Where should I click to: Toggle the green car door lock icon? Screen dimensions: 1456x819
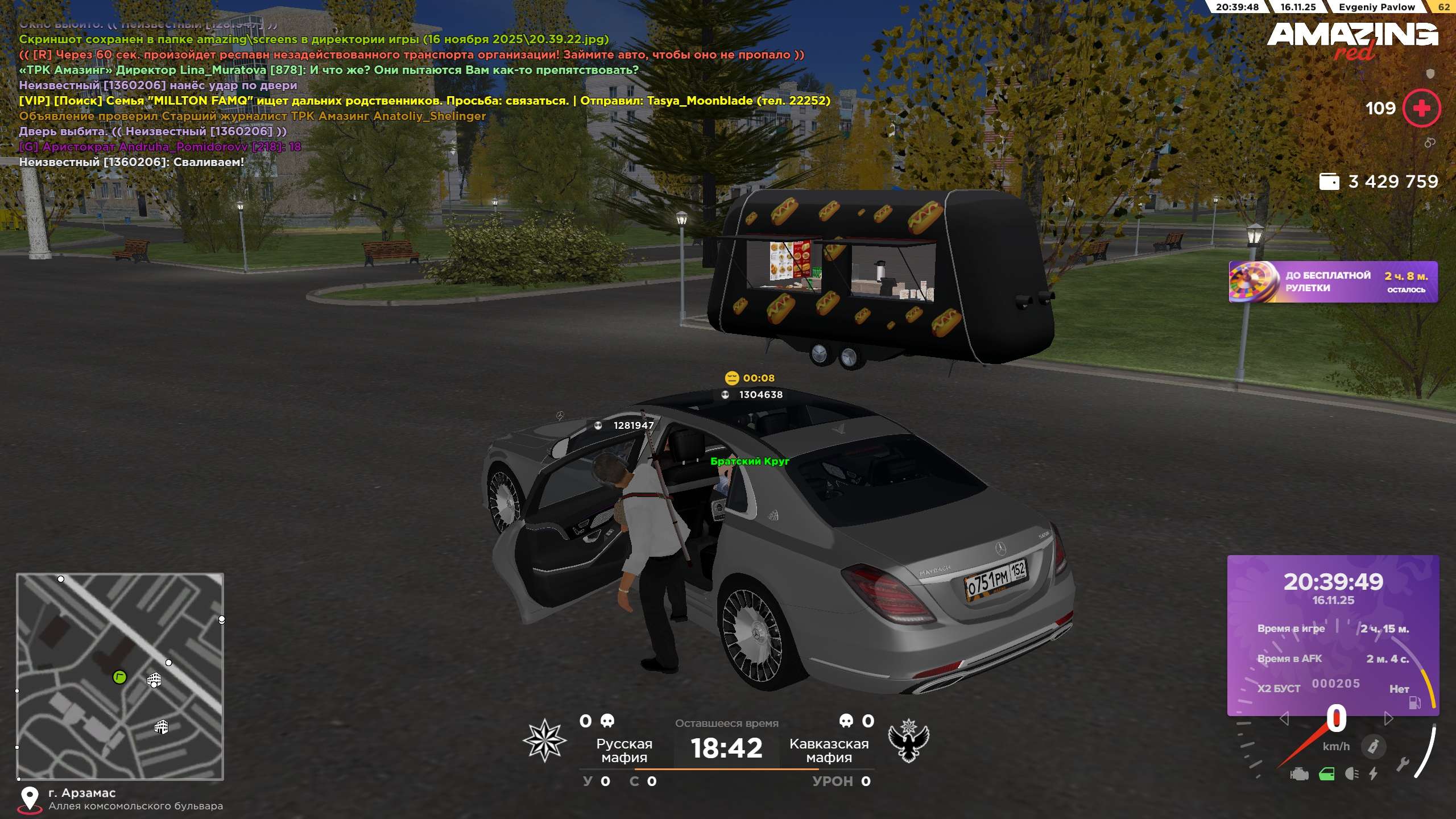[1326, 774]
